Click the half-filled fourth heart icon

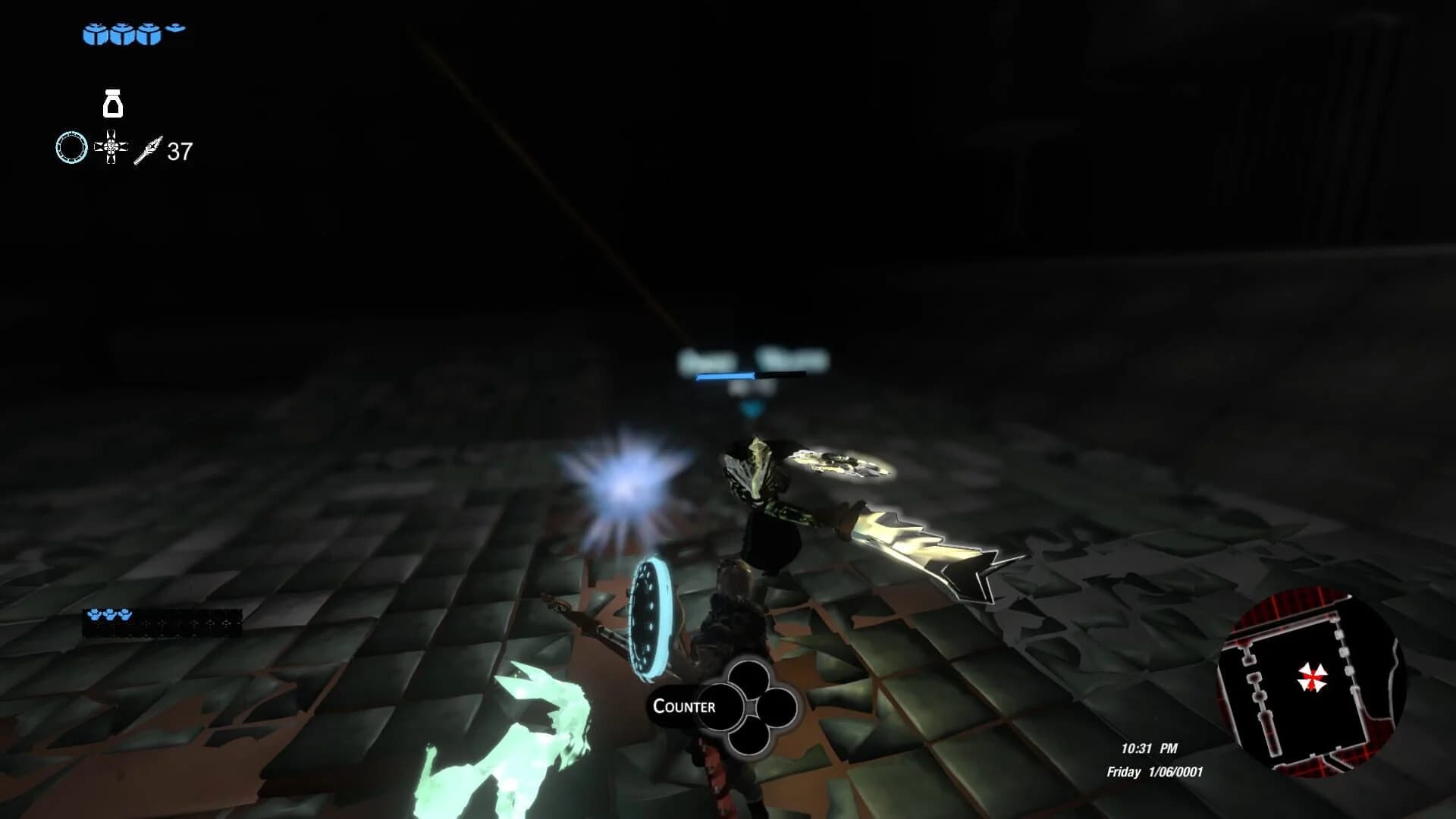click(174, 29)
